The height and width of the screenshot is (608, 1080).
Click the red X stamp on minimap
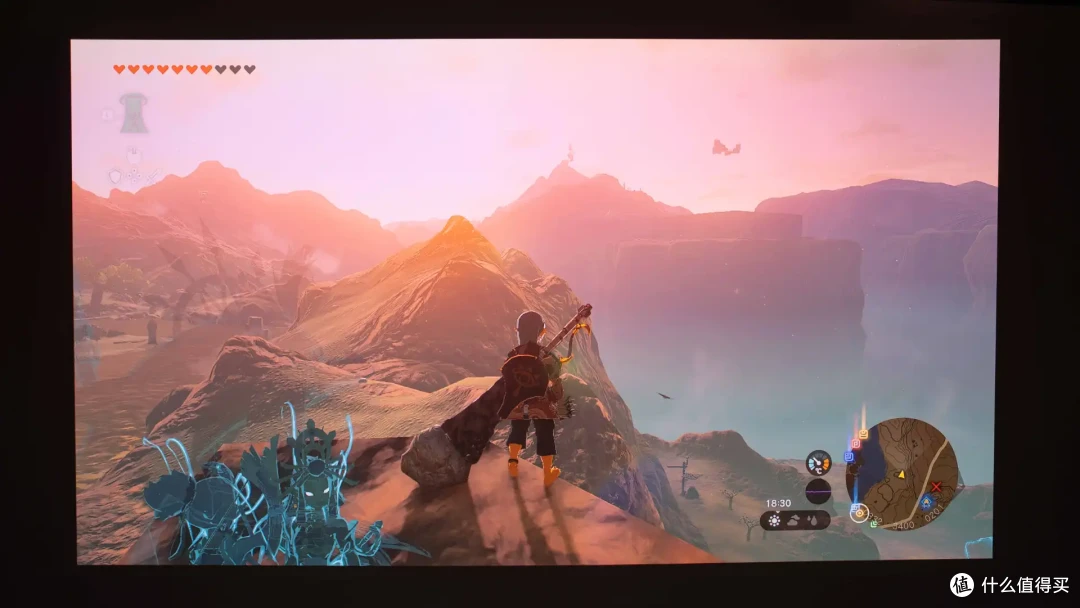[936, 487]
